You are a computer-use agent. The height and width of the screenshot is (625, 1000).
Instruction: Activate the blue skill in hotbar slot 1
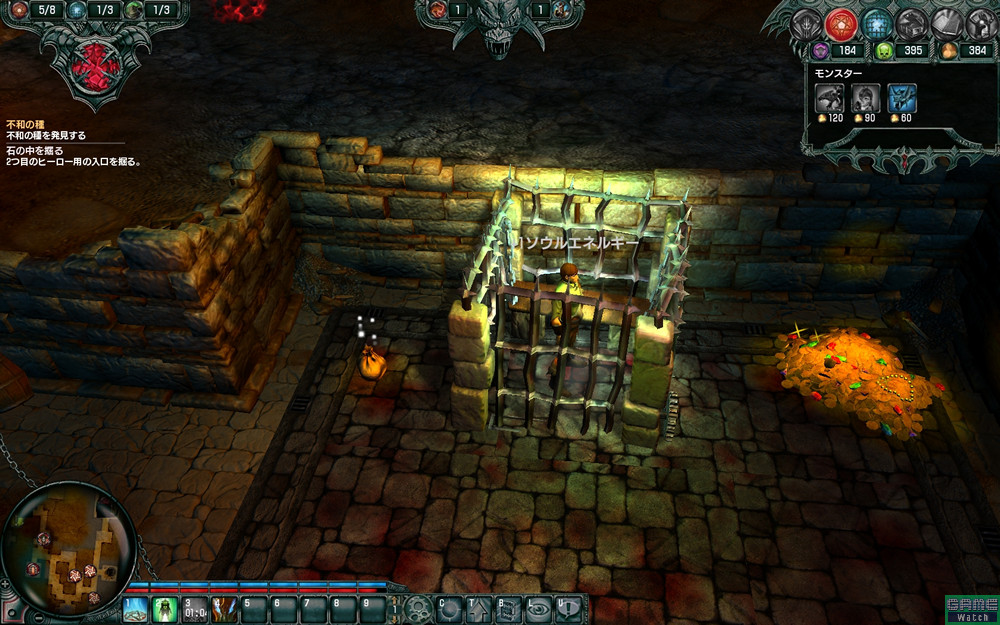click(x=135, y=608)
